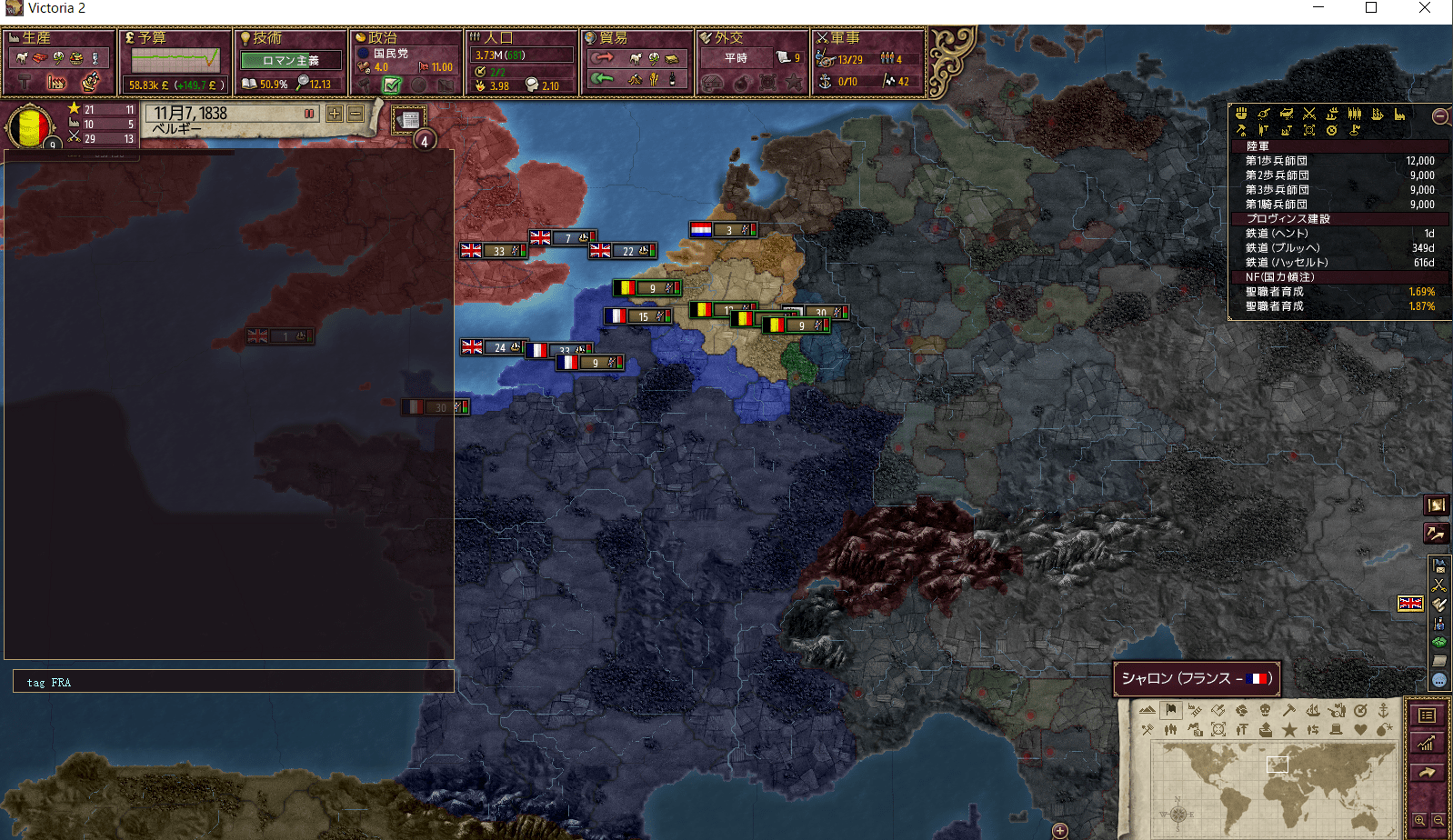Click the hammer construction icon in the outliner
The height and width of the screenshot is (840, 1453).
pos(1242,130)
